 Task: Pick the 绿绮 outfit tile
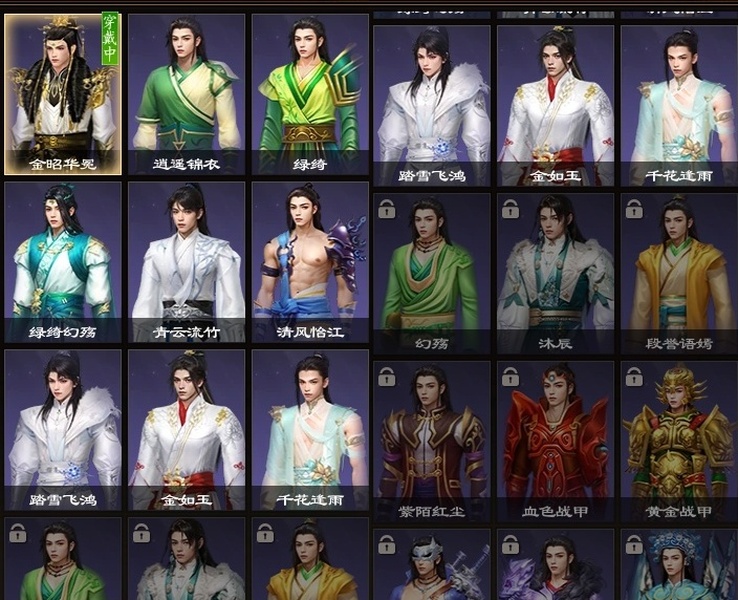pyautogui.click(x=310, y=94)
